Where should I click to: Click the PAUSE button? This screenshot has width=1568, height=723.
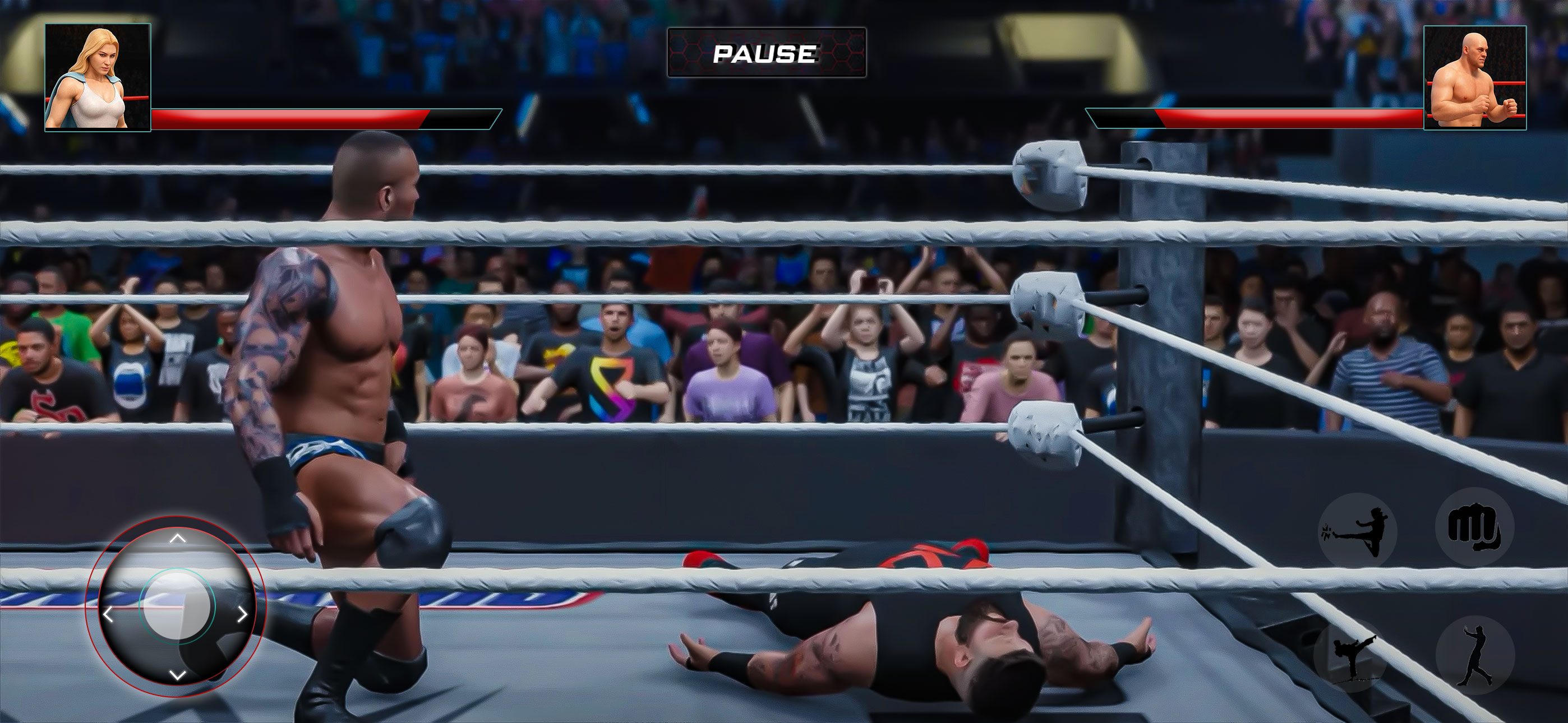(767, 53)
